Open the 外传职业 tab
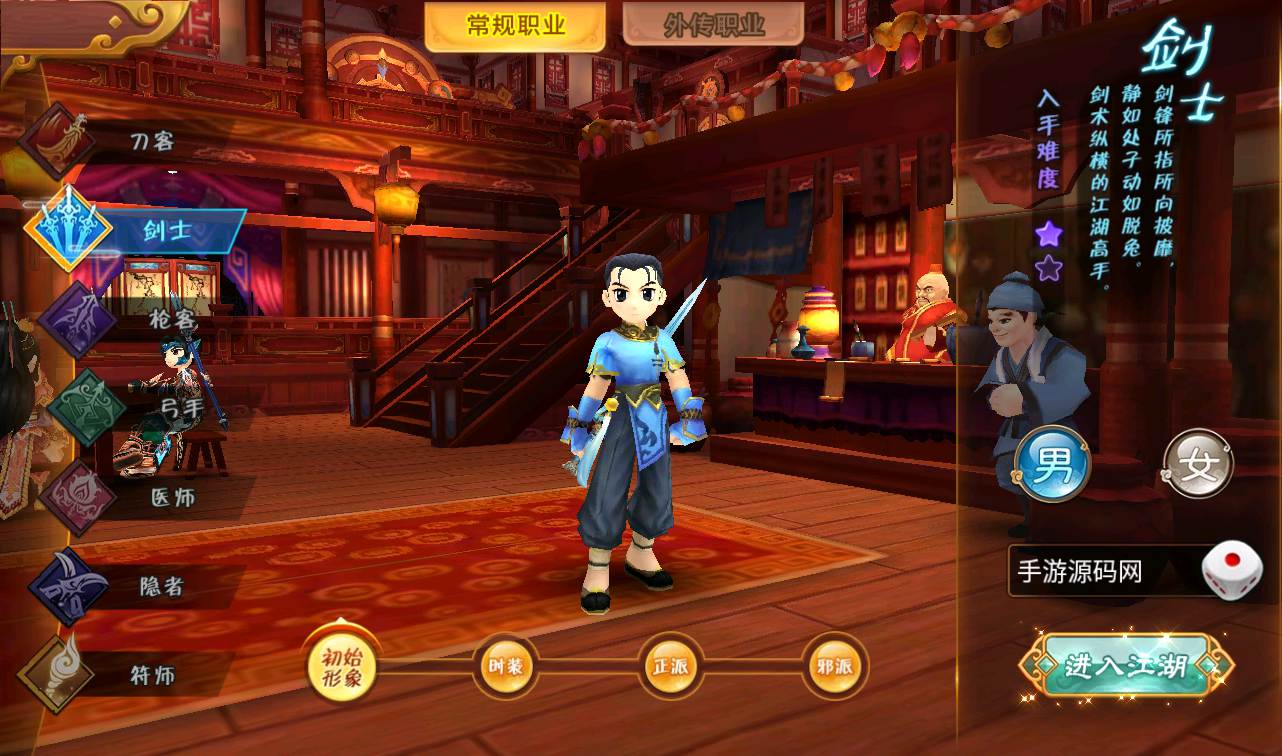 tap(713, 27)
